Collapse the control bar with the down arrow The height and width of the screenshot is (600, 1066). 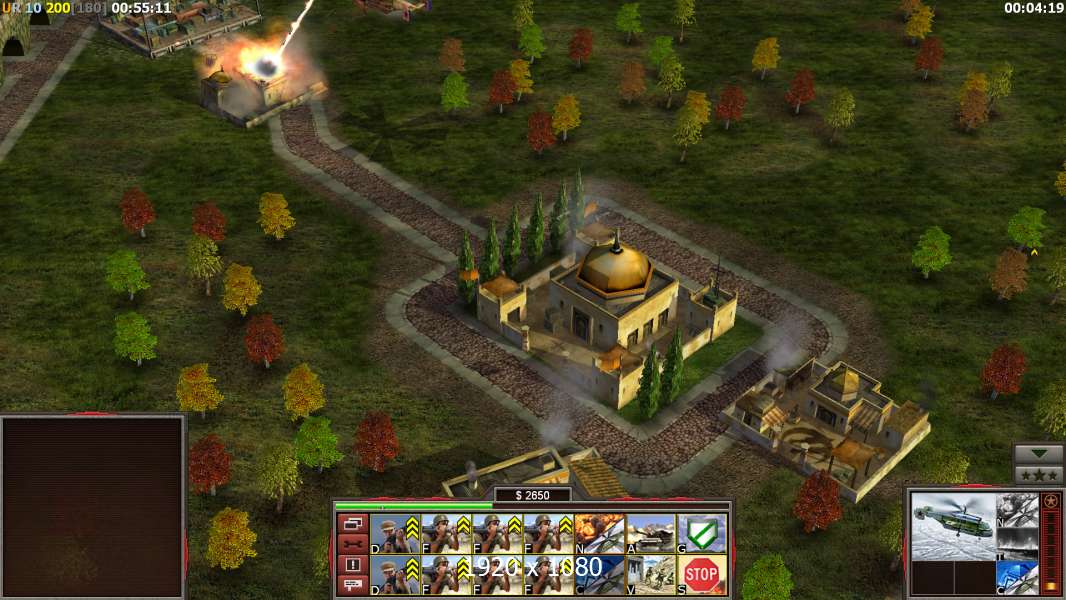1039,454
